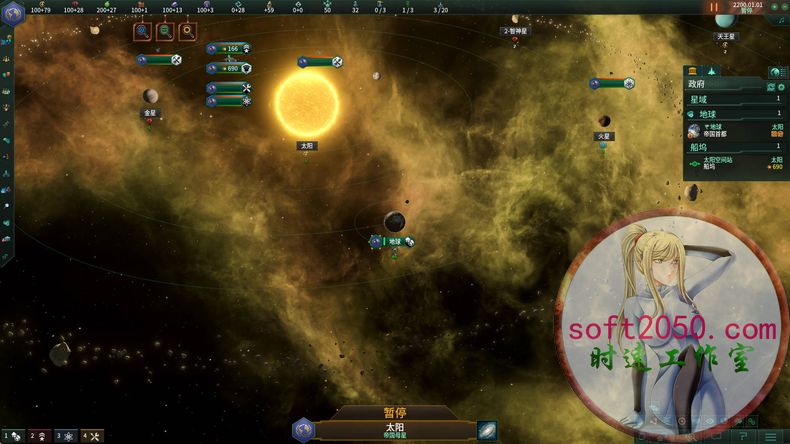Toggle the outliner globe list button
Image resolution: width=790 pixels, height=444 pixels.
775,72
